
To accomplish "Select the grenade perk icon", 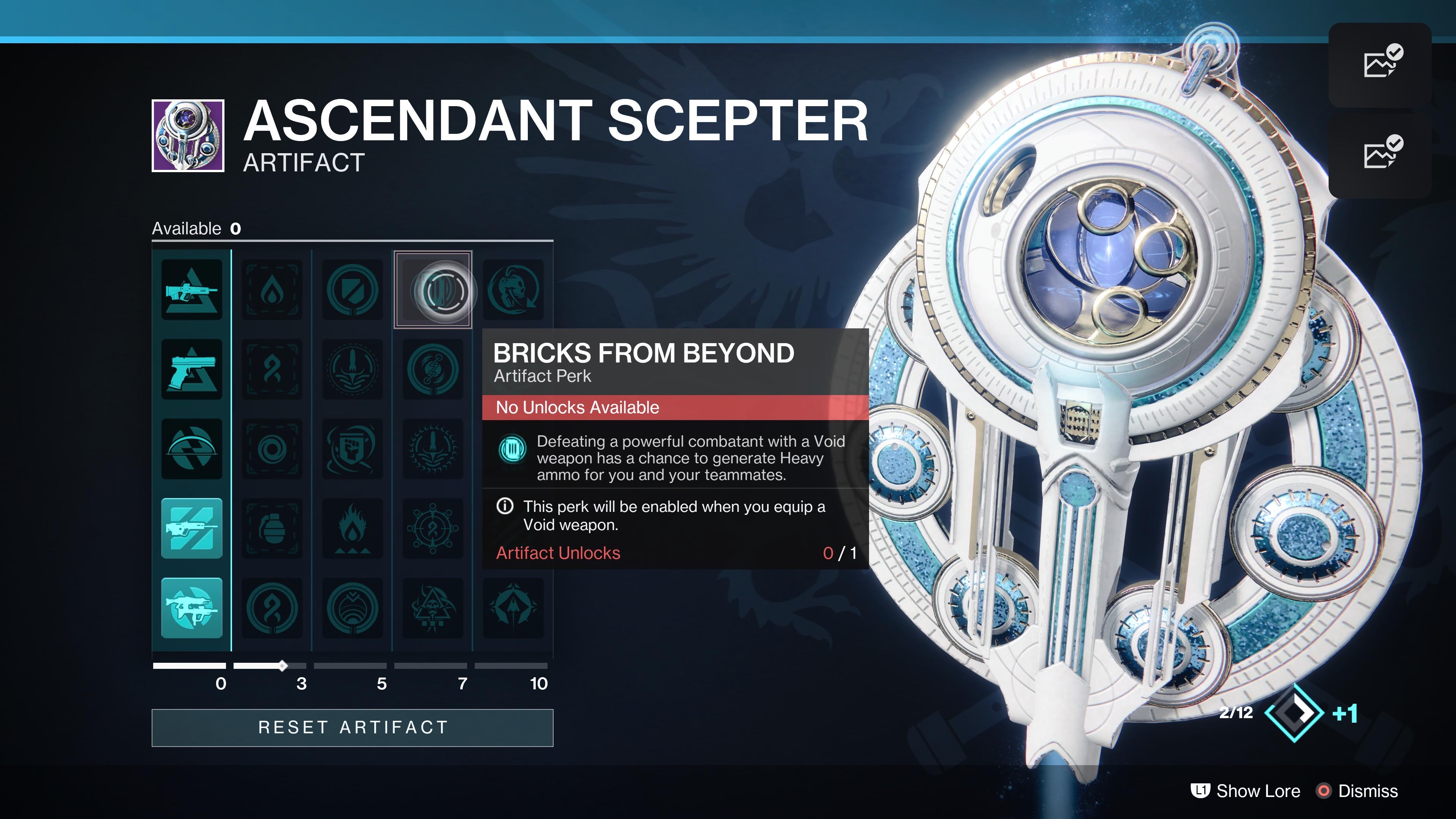I will coord(272,529).
